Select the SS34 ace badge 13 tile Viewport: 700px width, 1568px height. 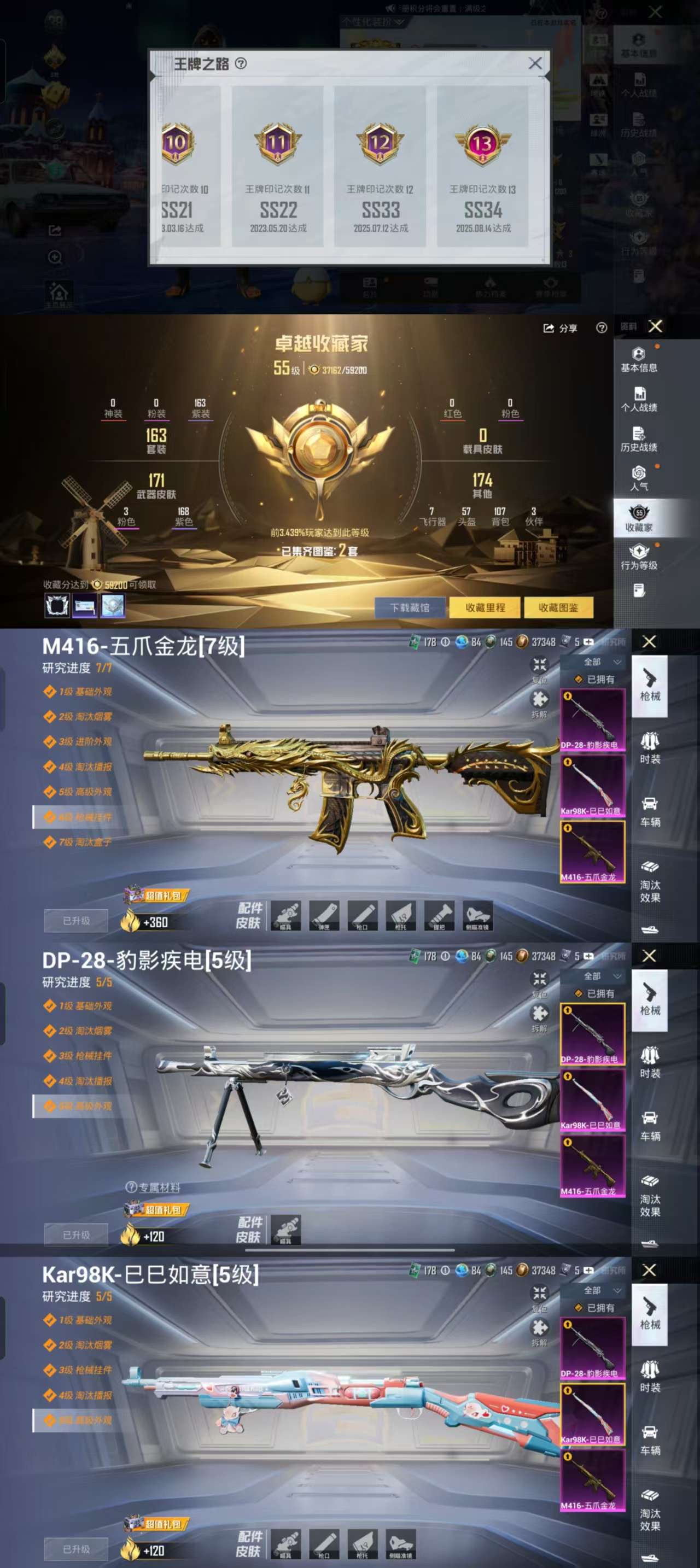coord(483,166)
